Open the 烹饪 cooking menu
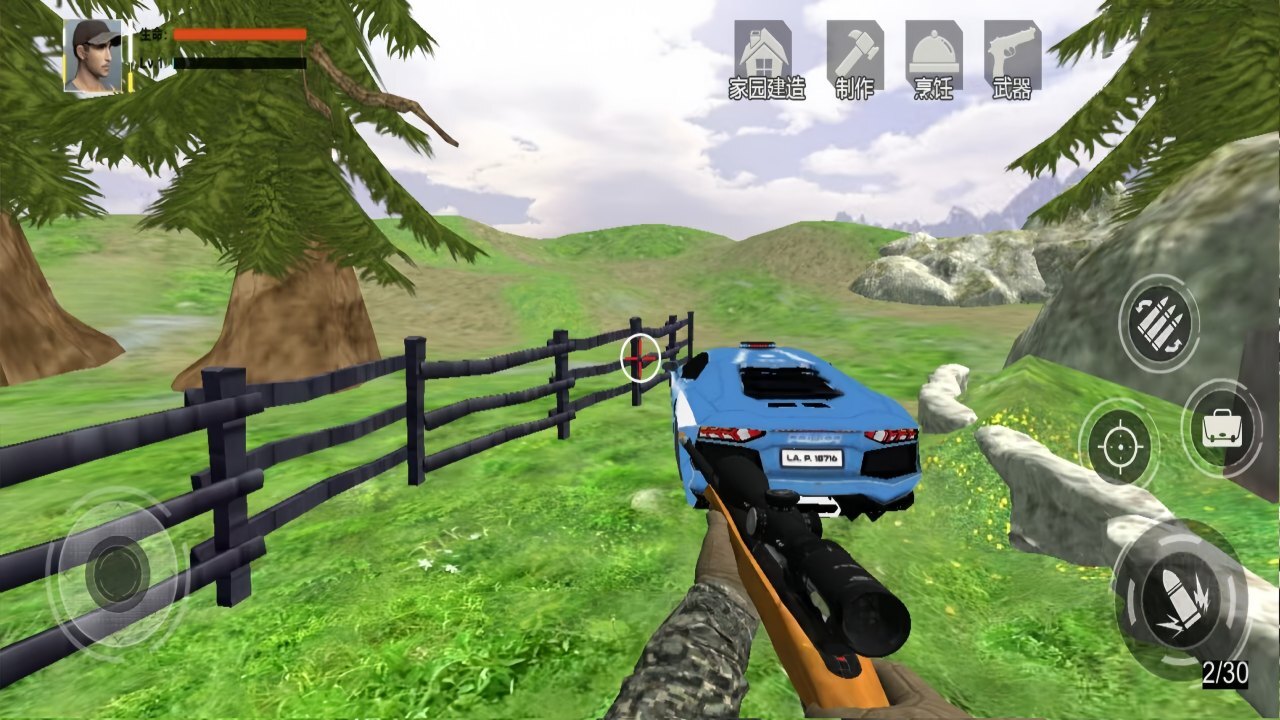1280x720 pixels. pyautogui.click(x=933, y=59)
